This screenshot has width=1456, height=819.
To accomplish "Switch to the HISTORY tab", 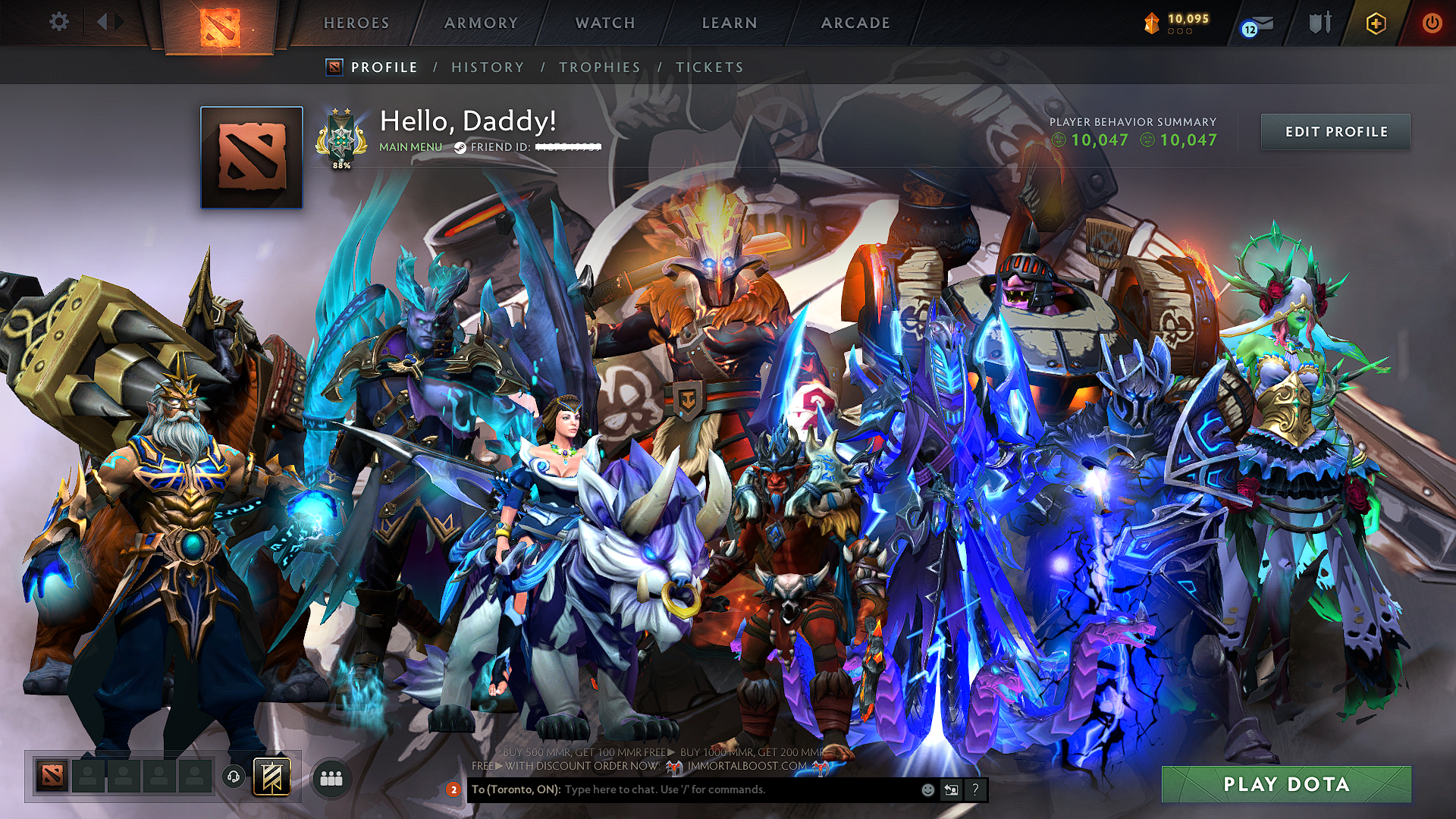I will [486, 67].
